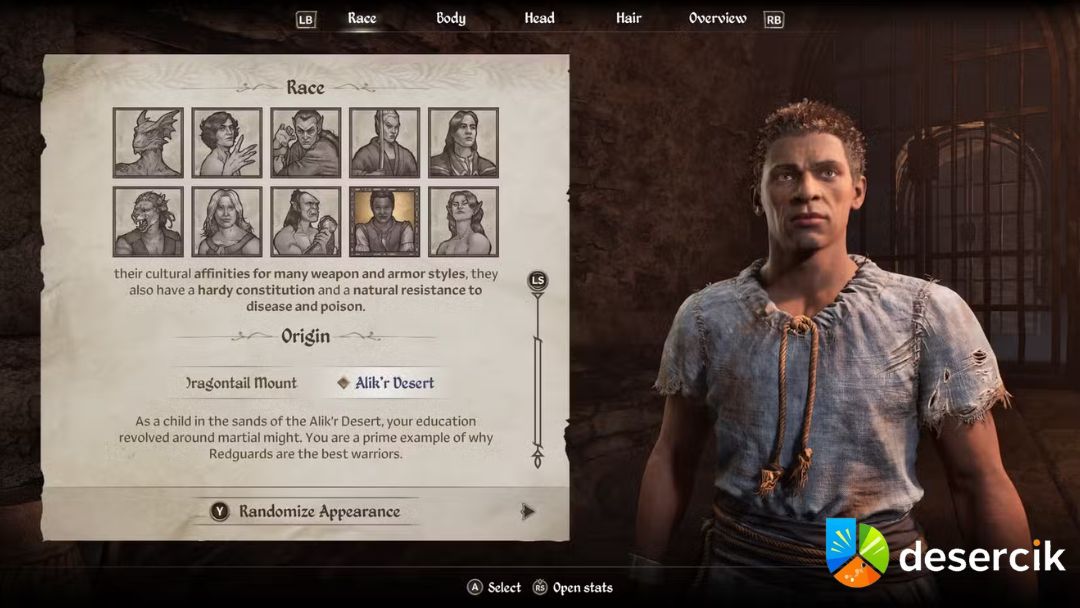The image size is (1080, 608).
Task: Select the Dragontail Mountains origin
Action: click(x=242, y=383)
